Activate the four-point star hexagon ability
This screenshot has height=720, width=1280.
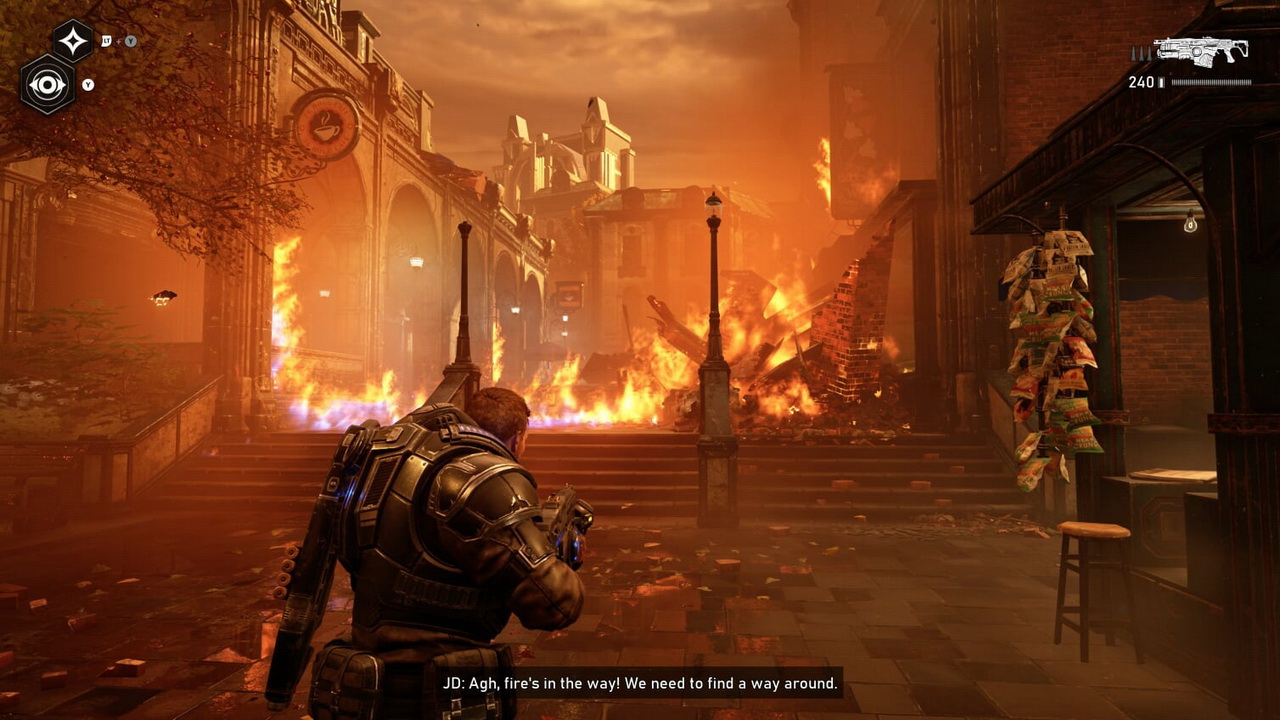[x=73, y=41]
